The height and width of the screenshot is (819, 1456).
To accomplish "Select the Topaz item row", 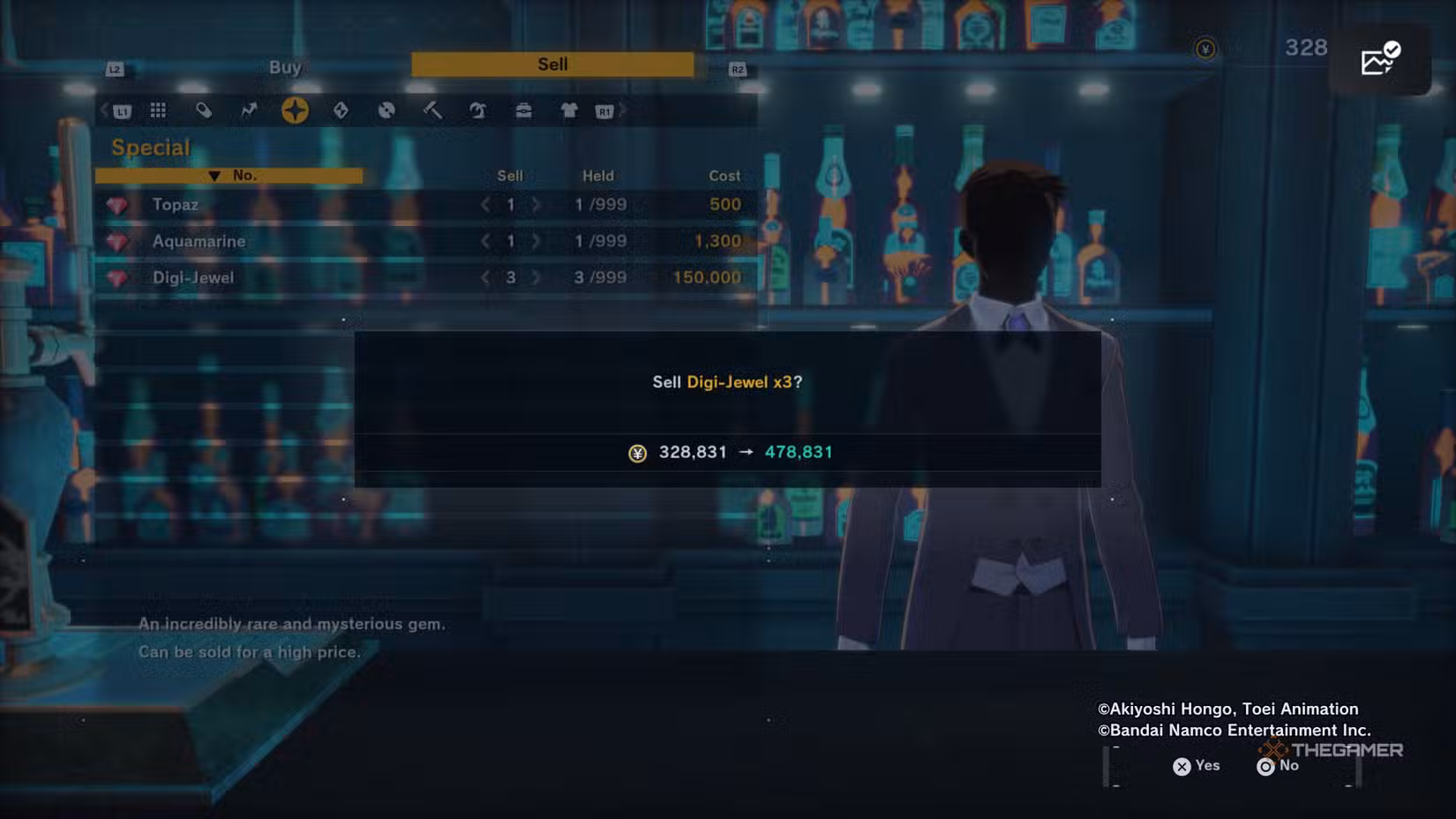I will (175, 205).
